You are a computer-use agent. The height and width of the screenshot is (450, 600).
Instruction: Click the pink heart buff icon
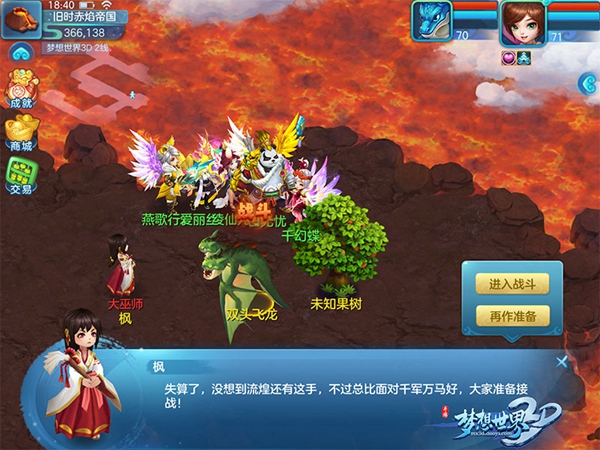507,57
